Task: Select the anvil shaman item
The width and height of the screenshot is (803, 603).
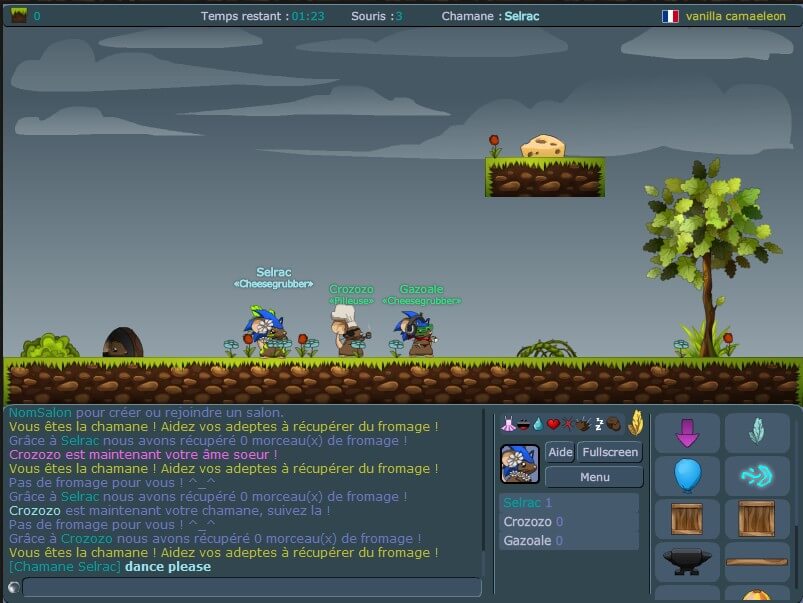Action: (687, 562)
